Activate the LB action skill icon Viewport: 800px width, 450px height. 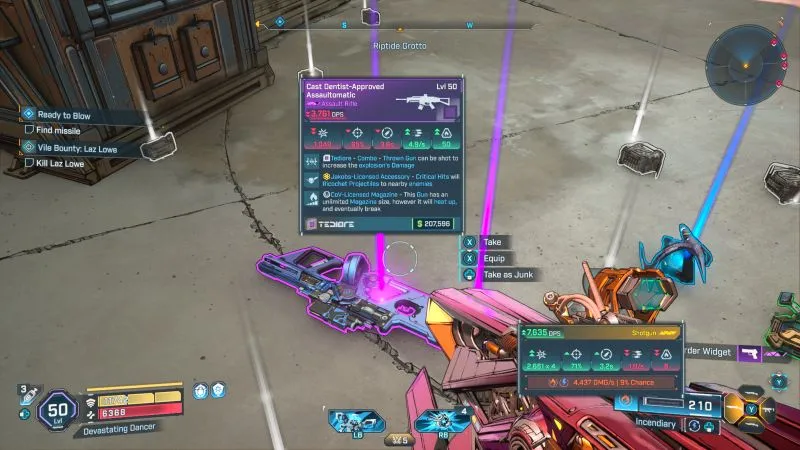(350, 419)
